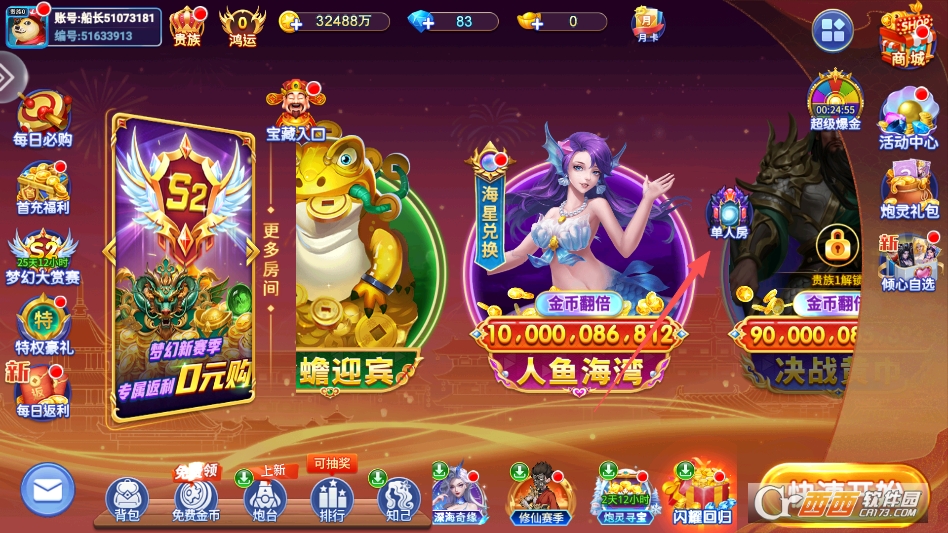Open the 商城 shop
The width and height of the screenshot is (948, 533).
906,36
